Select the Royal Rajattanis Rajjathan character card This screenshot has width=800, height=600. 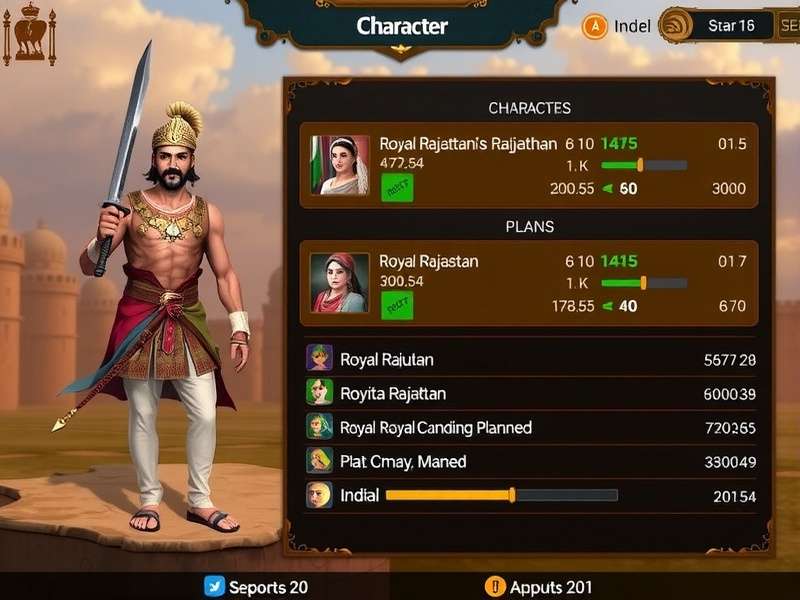point(530,165)
